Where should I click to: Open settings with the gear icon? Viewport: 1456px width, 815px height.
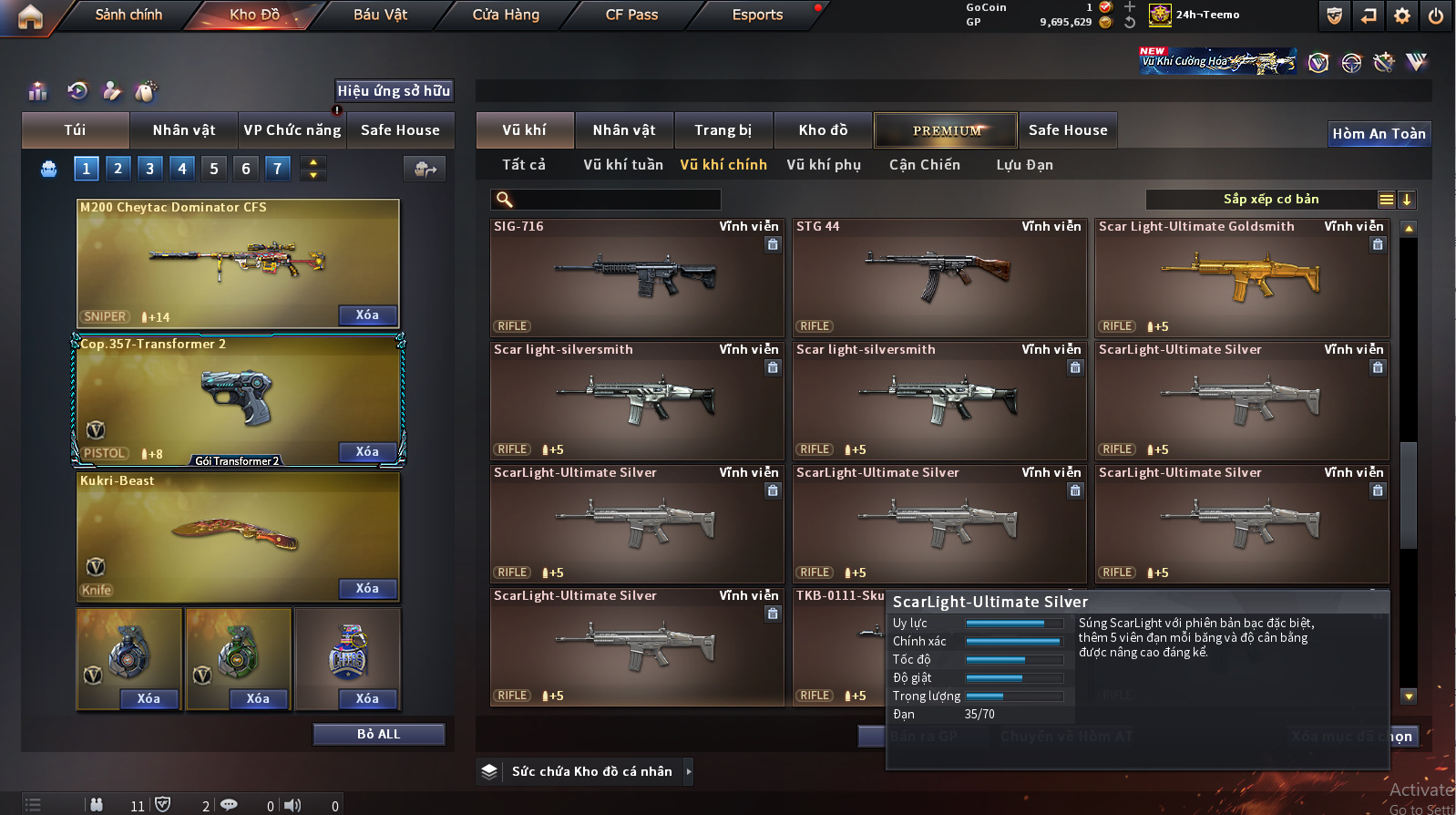coord(1402,15)
